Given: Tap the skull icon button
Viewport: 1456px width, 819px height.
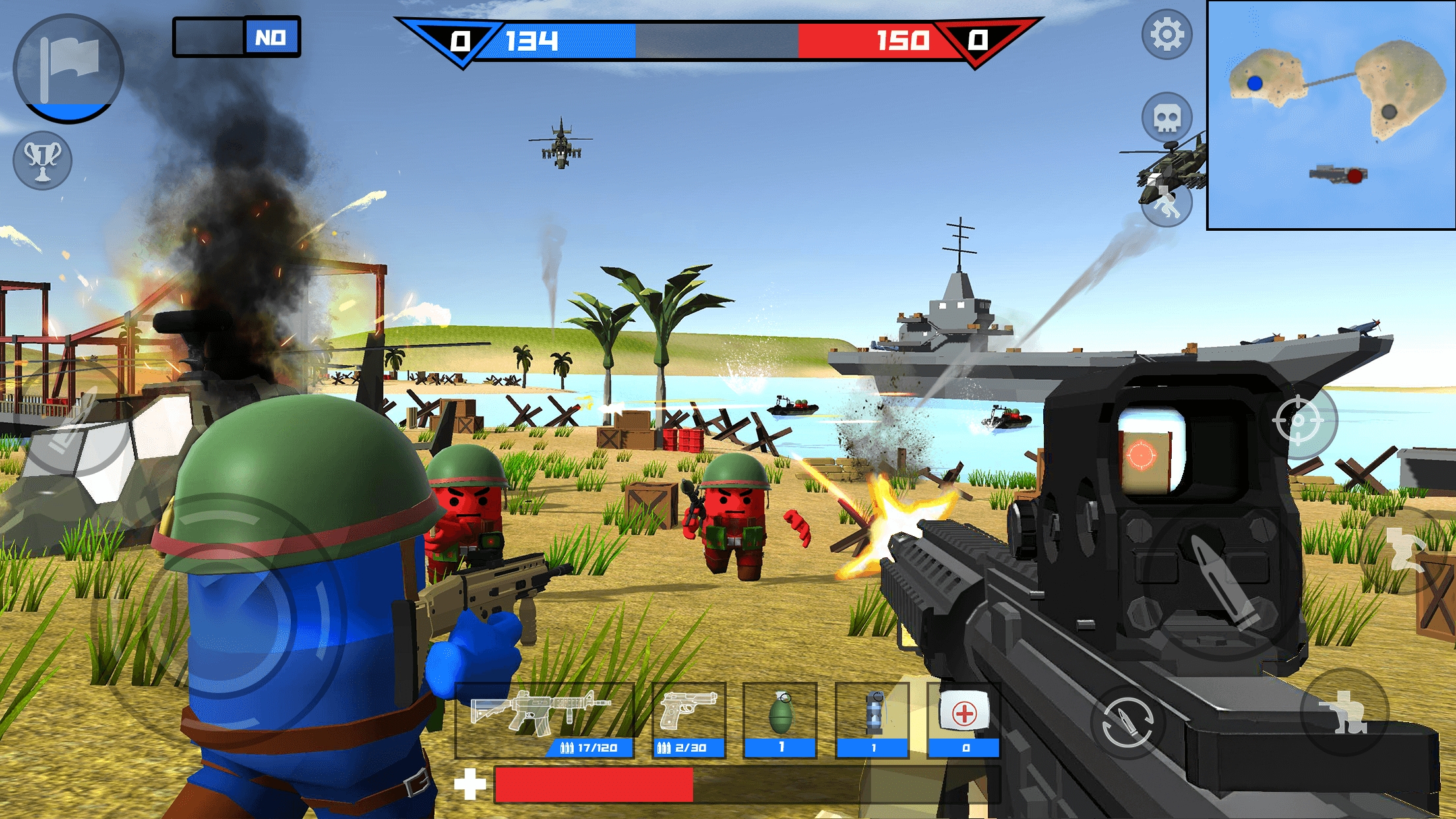Looking at the screenshot, I should (1167, 119).
